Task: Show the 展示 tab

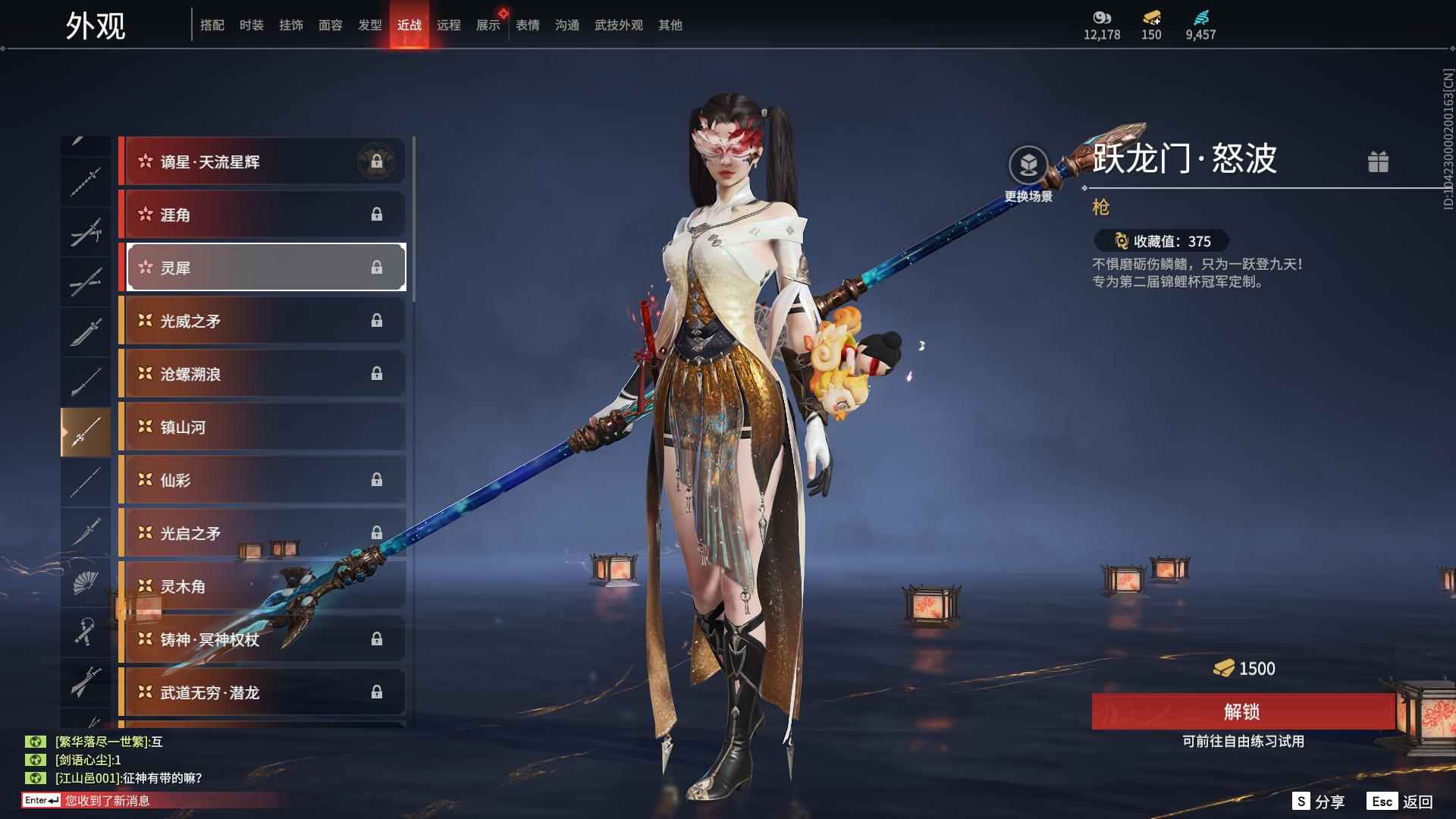Action: tap(488, 25)
